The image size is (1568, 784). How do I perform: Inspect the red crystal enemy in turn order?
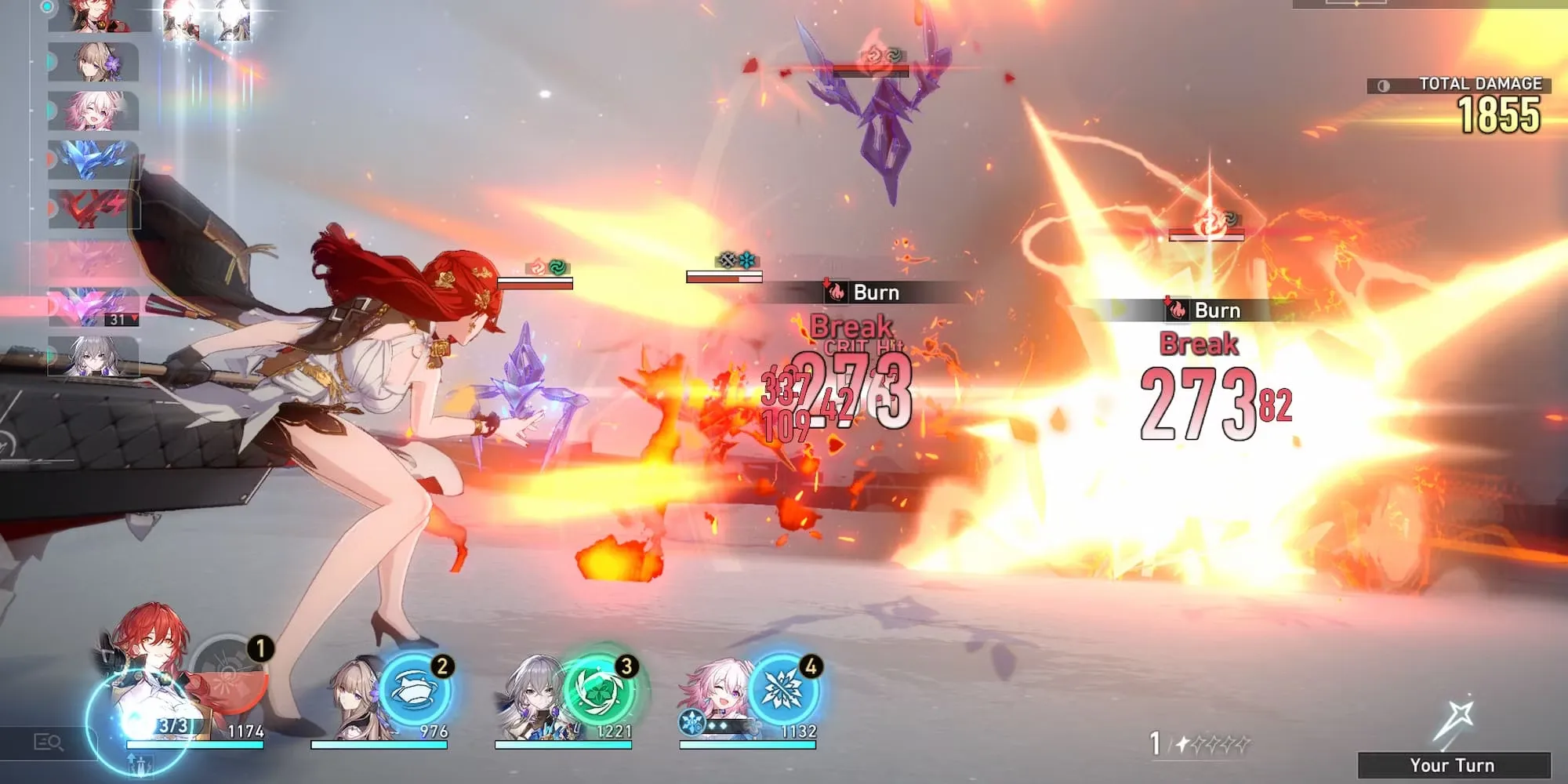coord(93,209)
